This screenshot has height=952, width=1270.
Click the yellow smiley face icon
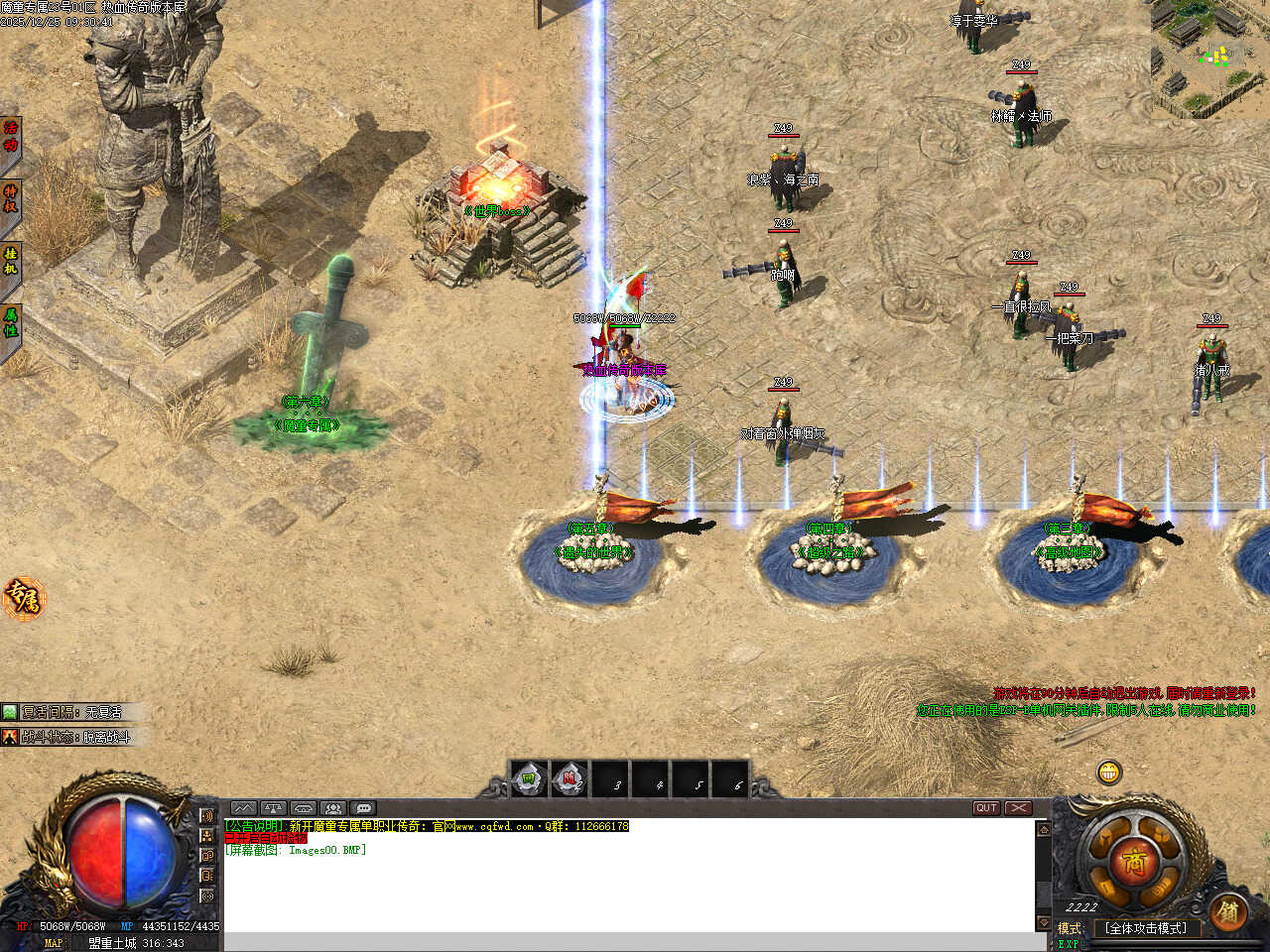point(1109,771)
